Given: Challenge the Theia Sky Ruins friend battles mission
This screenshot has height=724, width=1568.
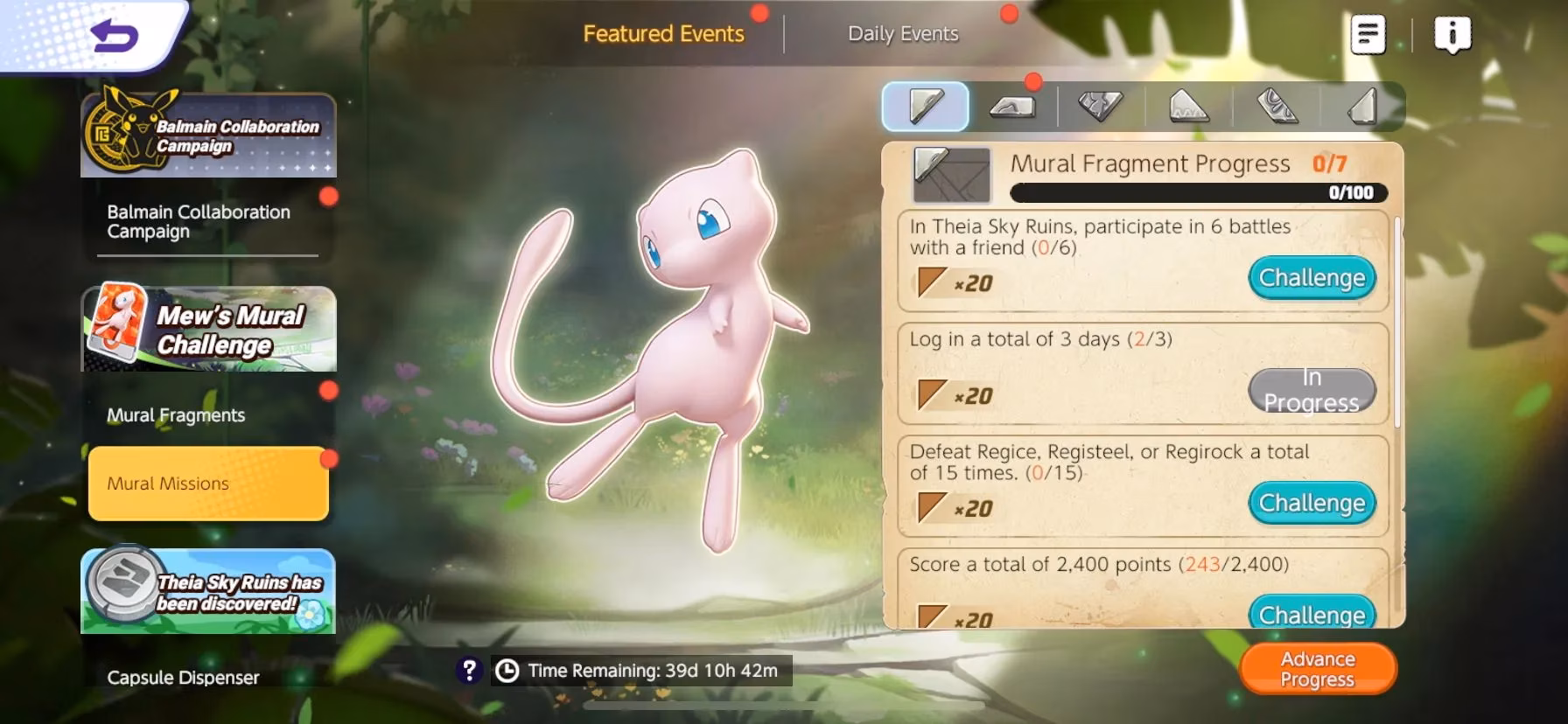Looking at the screenshot, I should 1312,277.
